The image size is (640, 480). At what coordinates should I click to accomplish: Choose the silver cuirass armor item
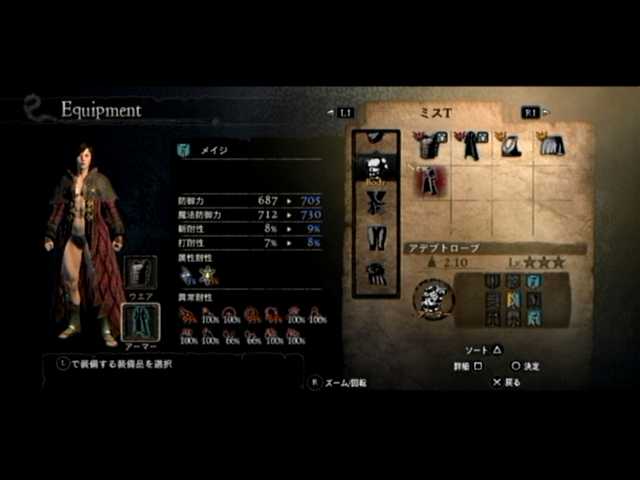pos(510,146)
